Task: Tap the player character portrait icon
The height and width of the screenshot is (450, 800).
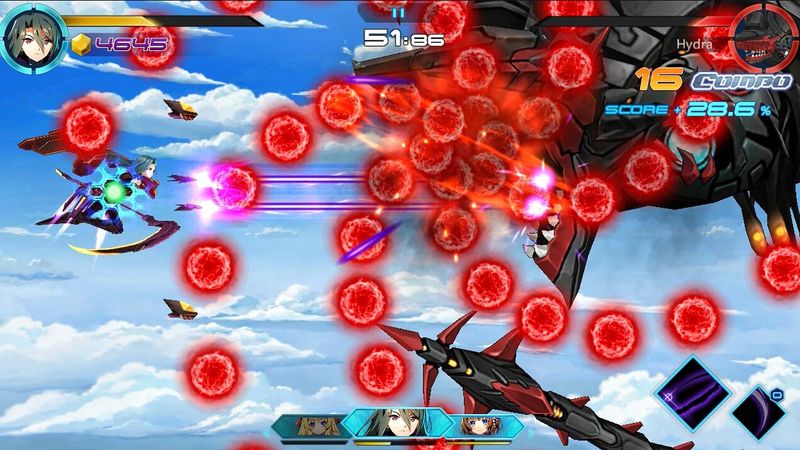Action: point(31,40)
